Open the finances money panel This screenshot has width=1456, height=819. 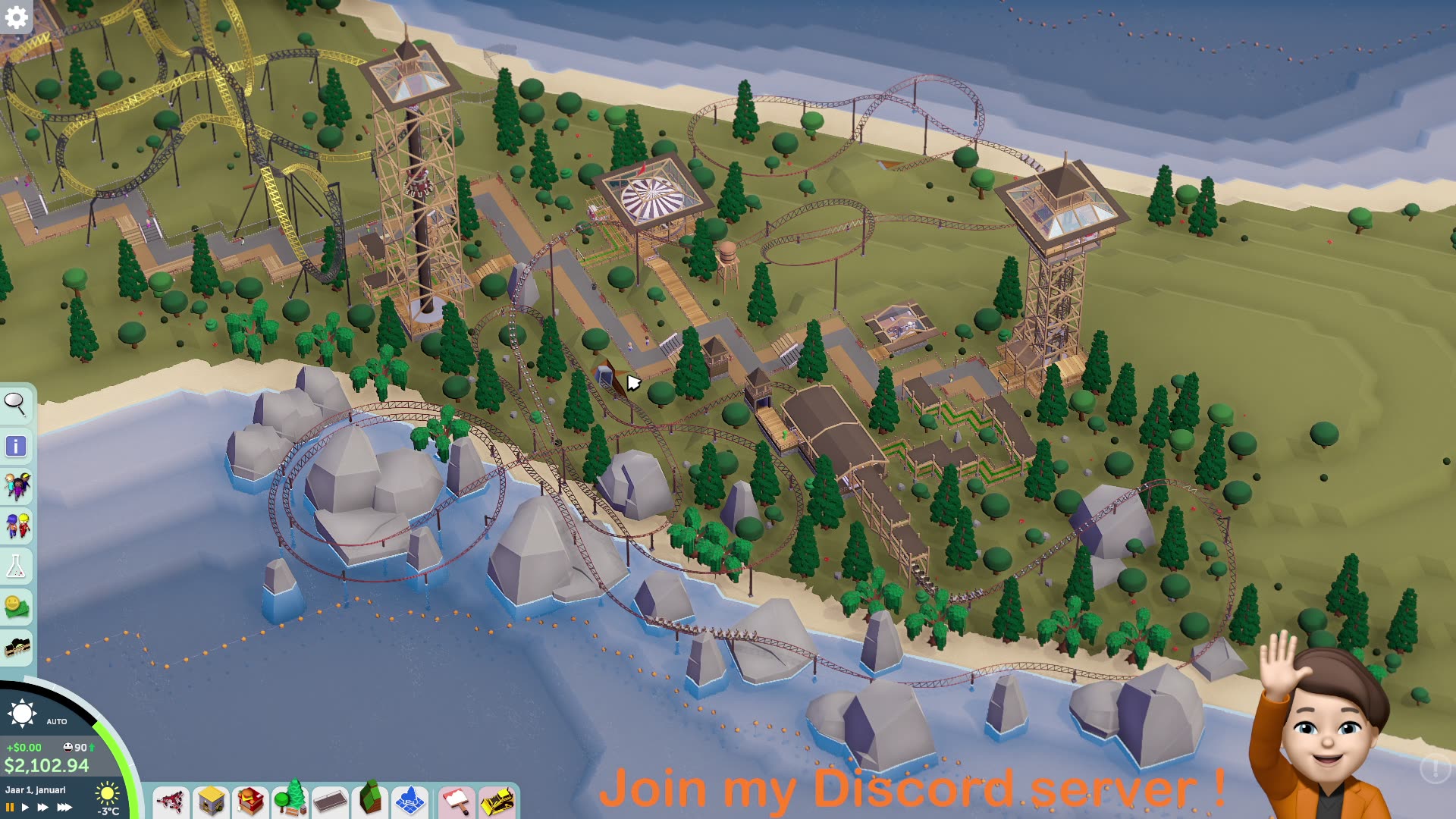click(16, 607)
